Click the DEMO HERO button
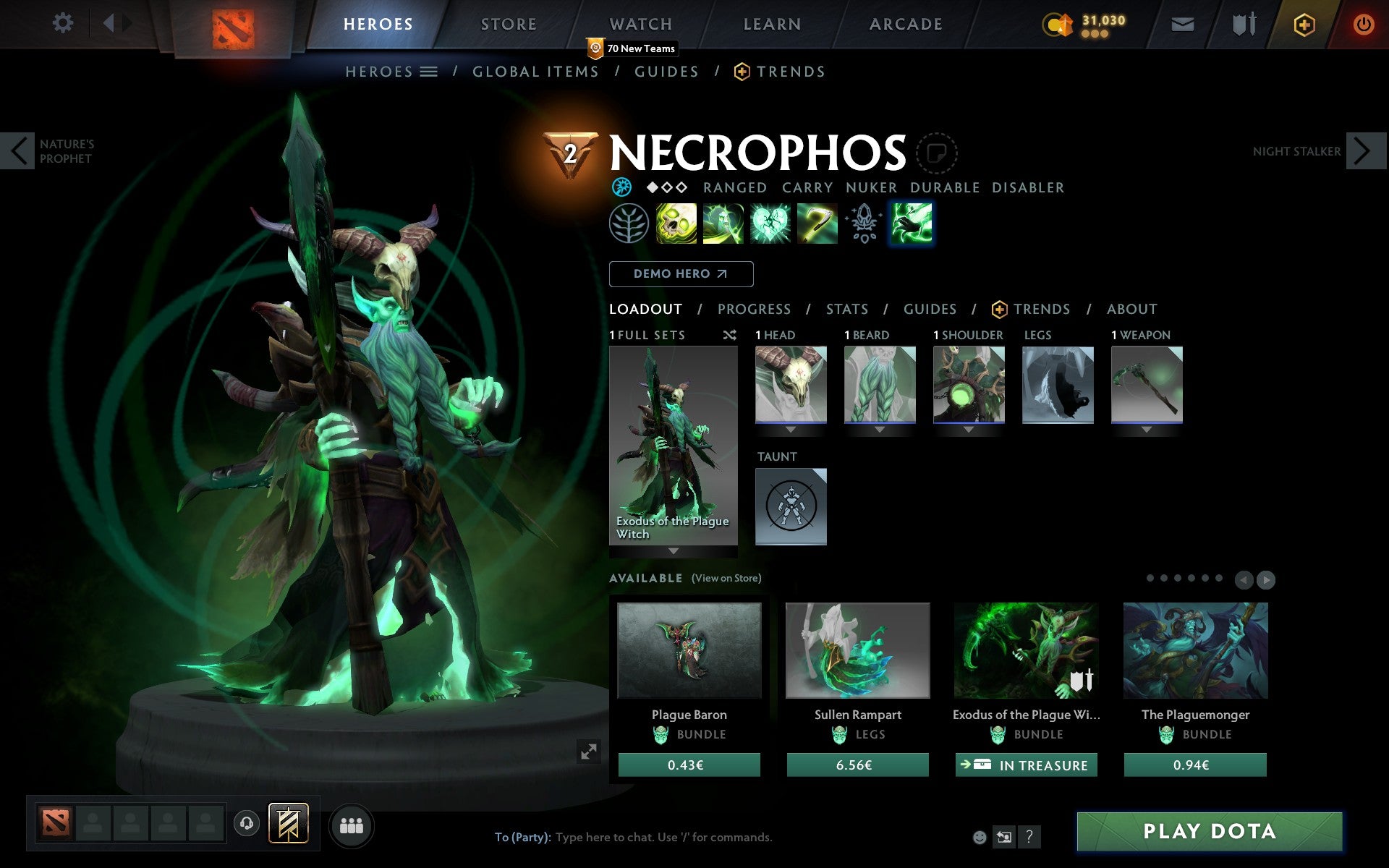1389x868 pixels. coord(681,274)
